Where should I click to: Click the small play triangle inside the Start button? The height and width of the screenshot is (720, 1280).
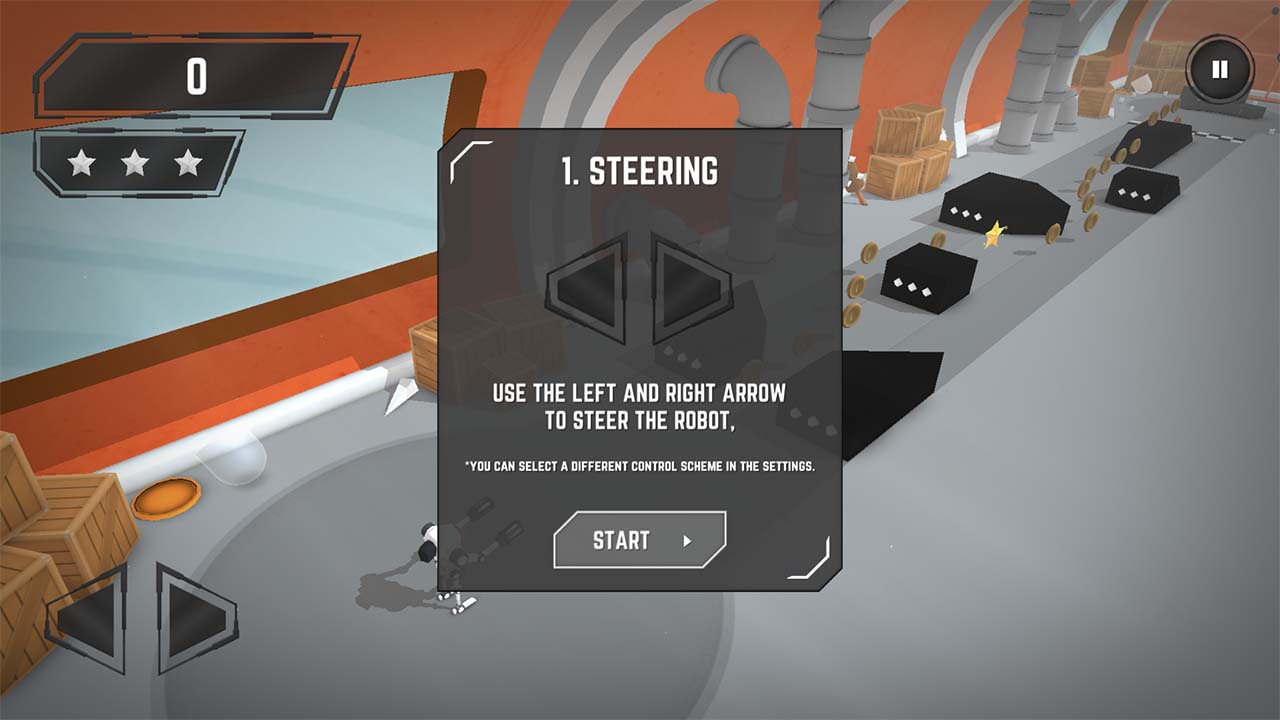(688, 539)
